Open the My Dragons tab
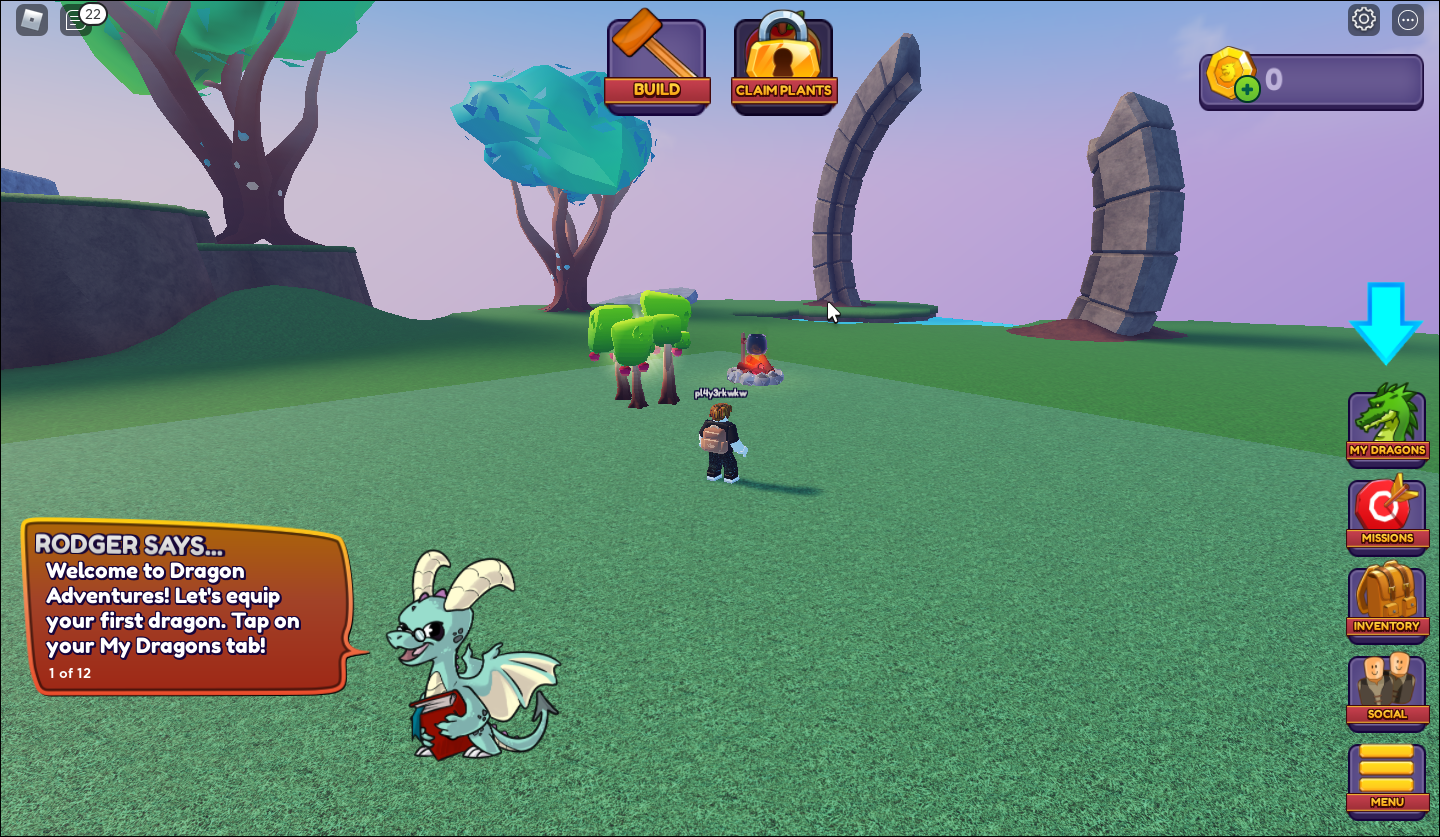This screenshot has width=1440, height=837. pos(1387,425)
